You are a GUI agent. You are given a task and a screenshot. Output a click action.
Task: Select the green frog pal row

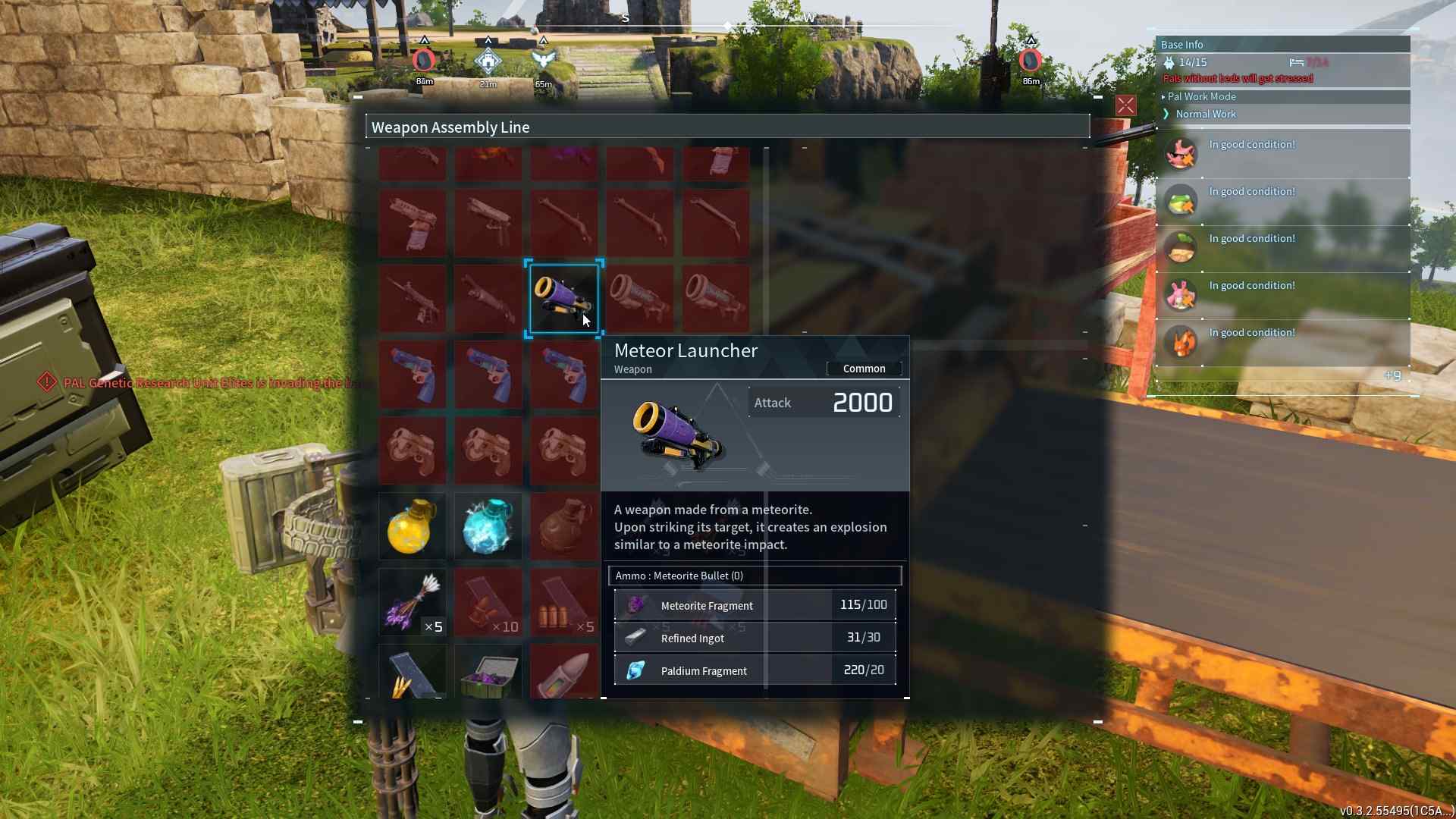1282,201
